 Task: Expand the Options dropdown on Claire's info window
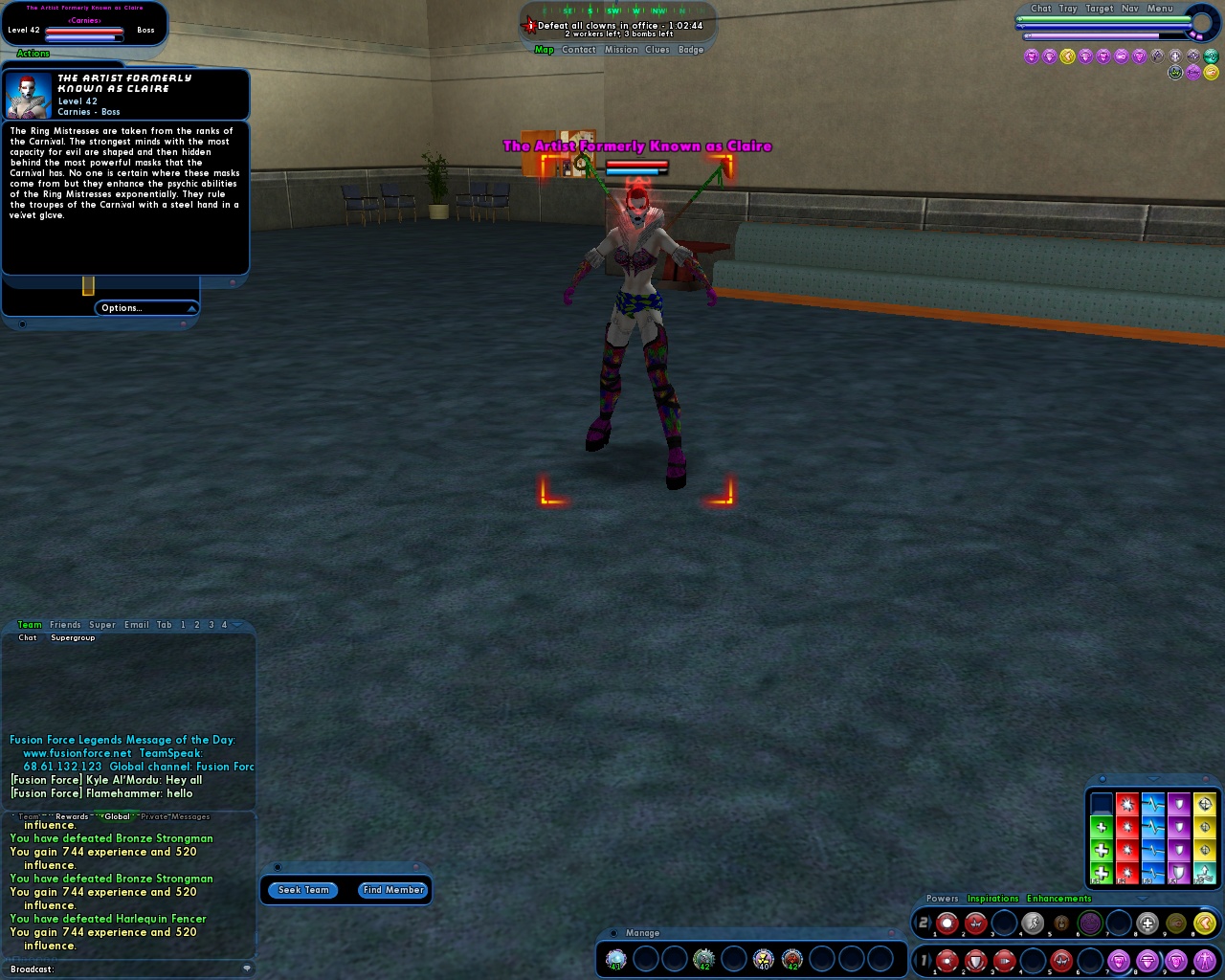click(145, 307)
